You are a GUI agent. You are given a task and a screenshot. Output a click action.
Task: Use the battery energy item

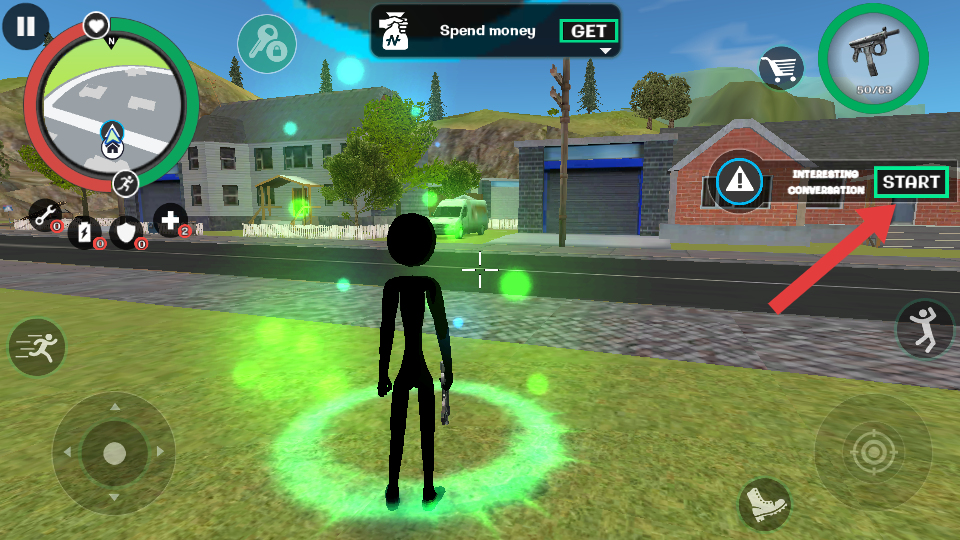[85, 232]
